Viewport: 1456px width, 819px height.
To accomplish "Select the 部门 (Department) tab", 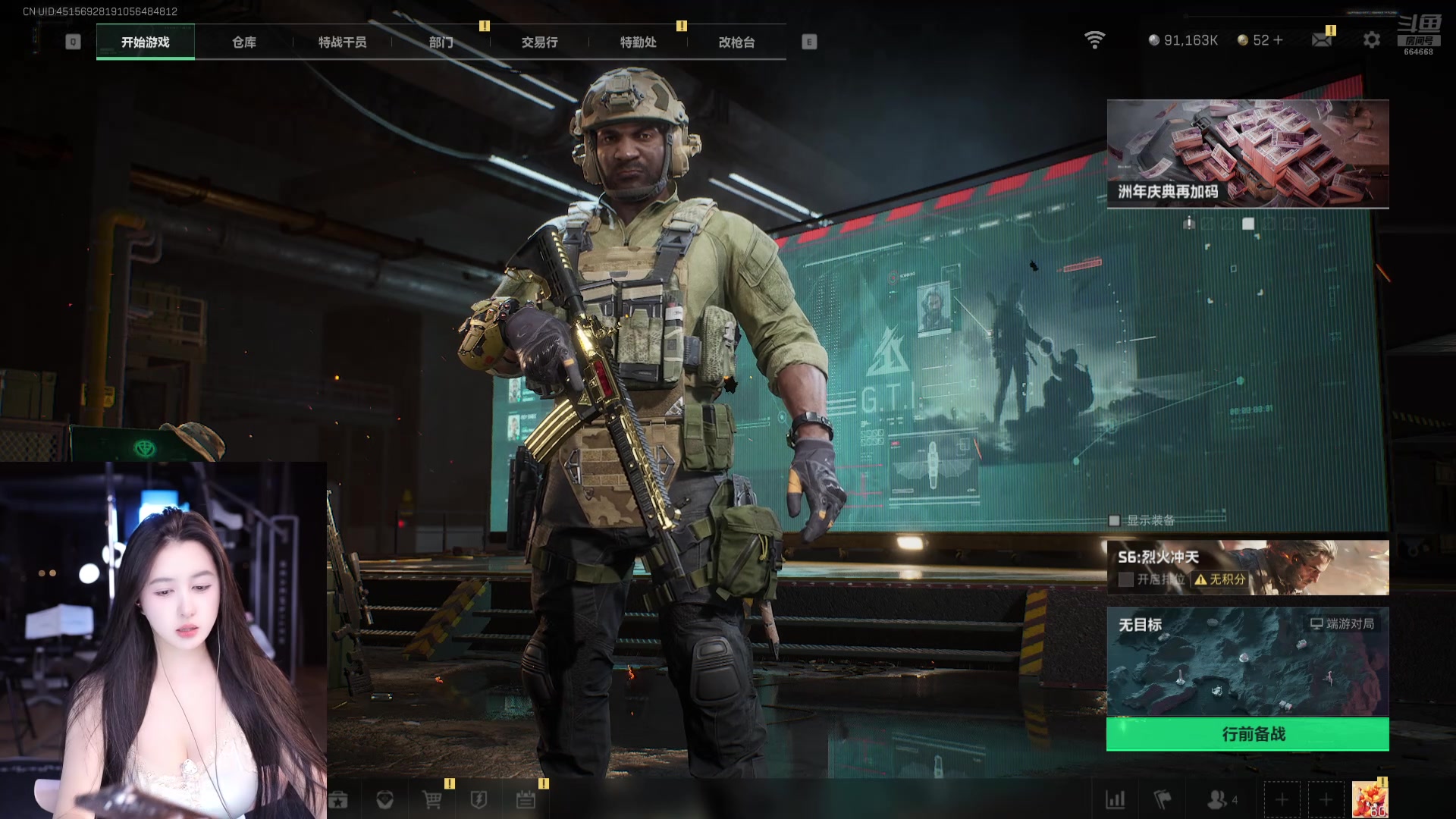I will tap(441, 42).
